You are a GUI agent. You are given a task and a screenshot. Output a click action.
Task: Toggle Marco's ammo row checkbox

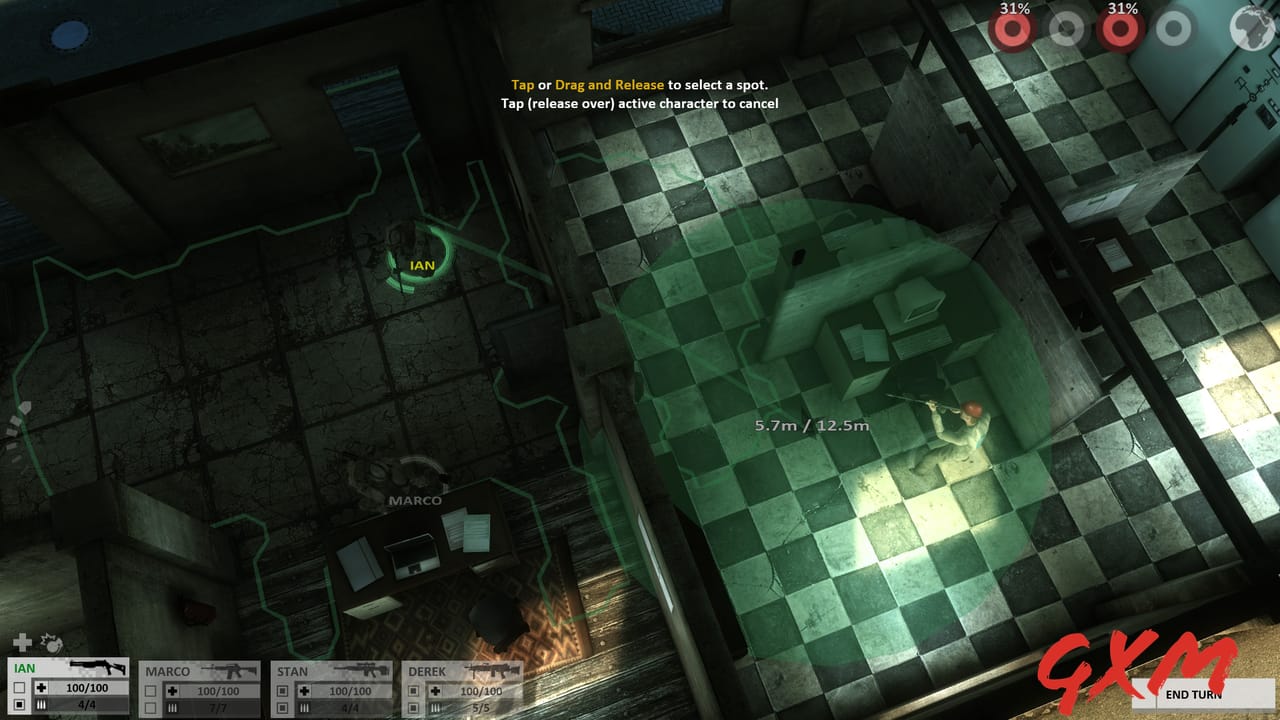click(150, 706)
